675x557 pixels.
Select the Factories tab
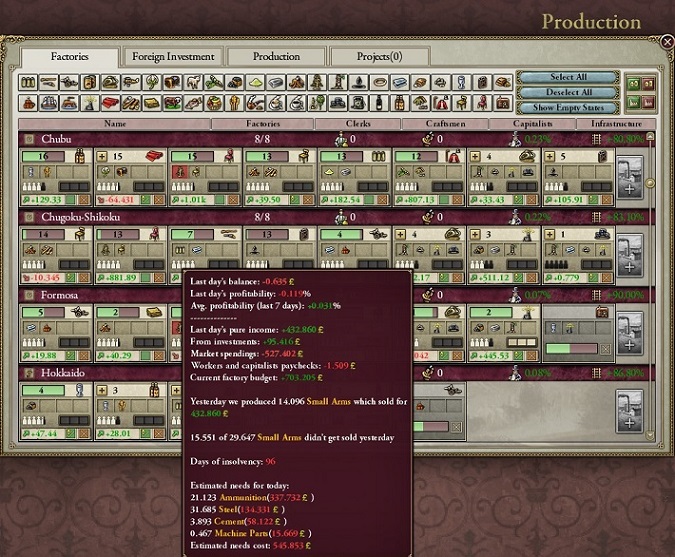[x=70, y=57]
